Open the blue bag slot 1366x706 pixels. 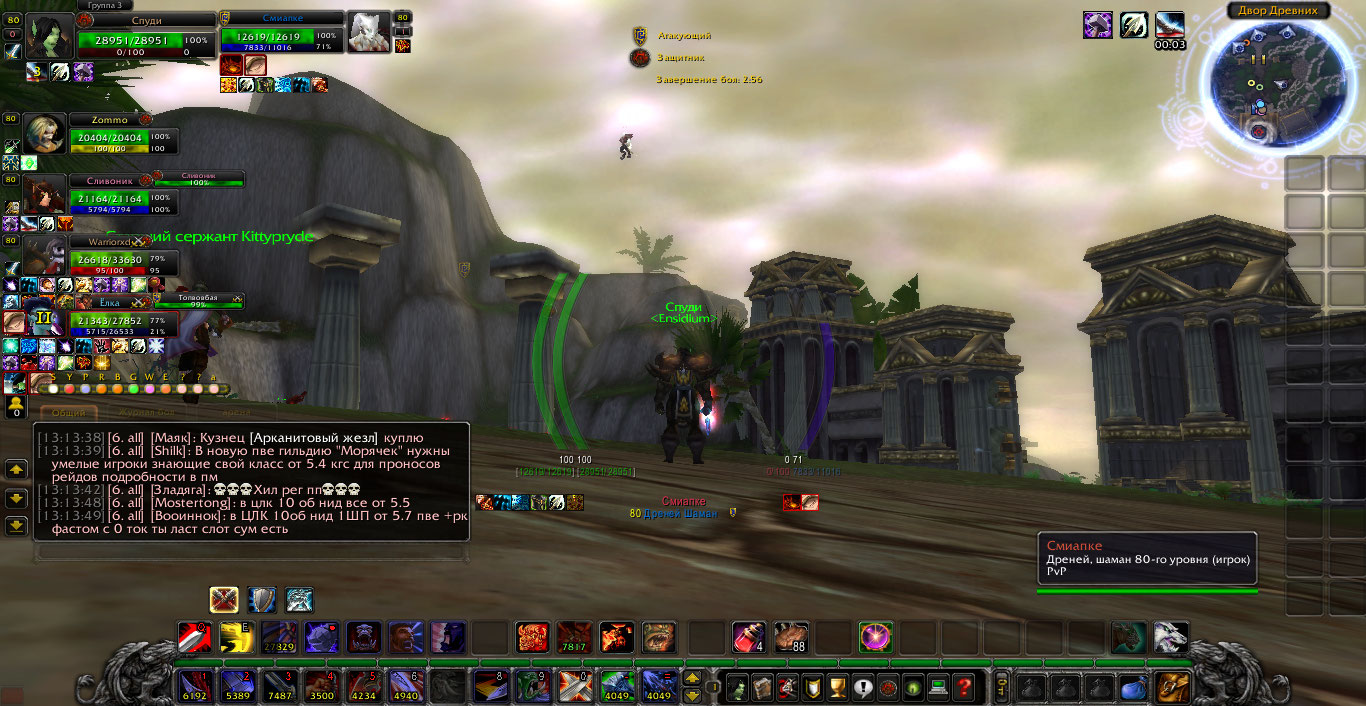click(x=1133, y=687)
